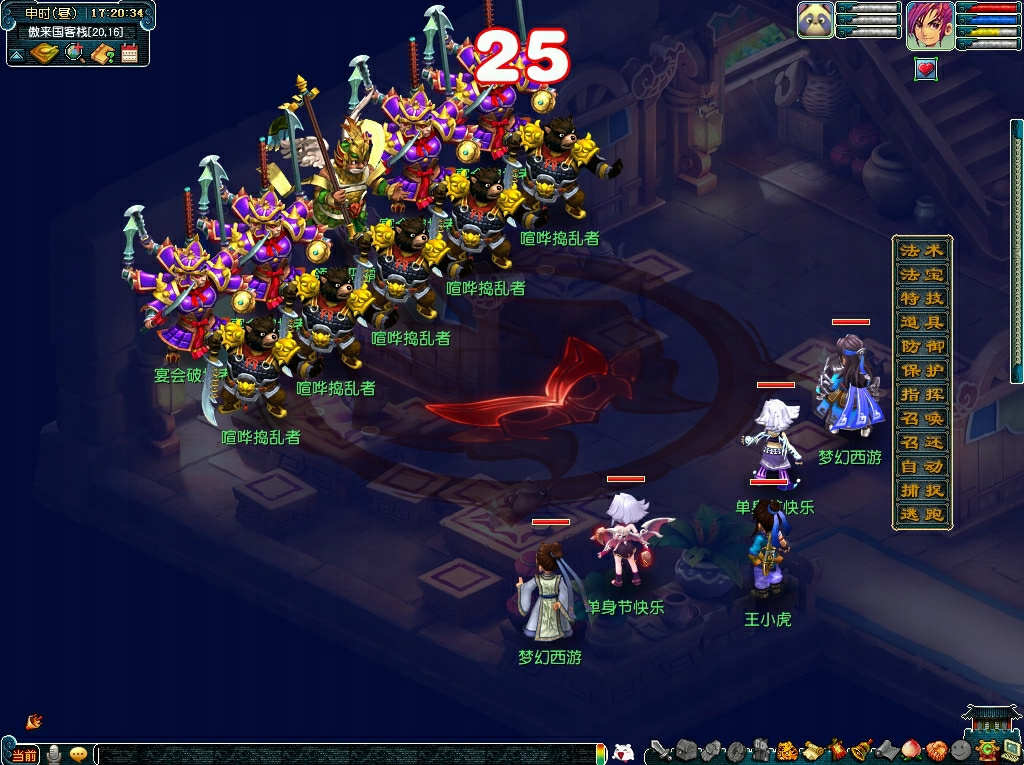Click the sword icon on bottom toolbar
Screen dimensions: 1024x765
click(660, 750)
